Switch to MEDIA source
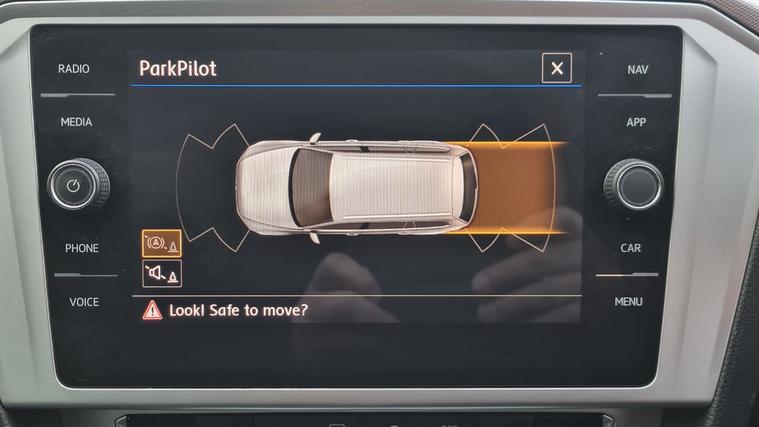This screenshot has width=759, height=427. (76, 122)
